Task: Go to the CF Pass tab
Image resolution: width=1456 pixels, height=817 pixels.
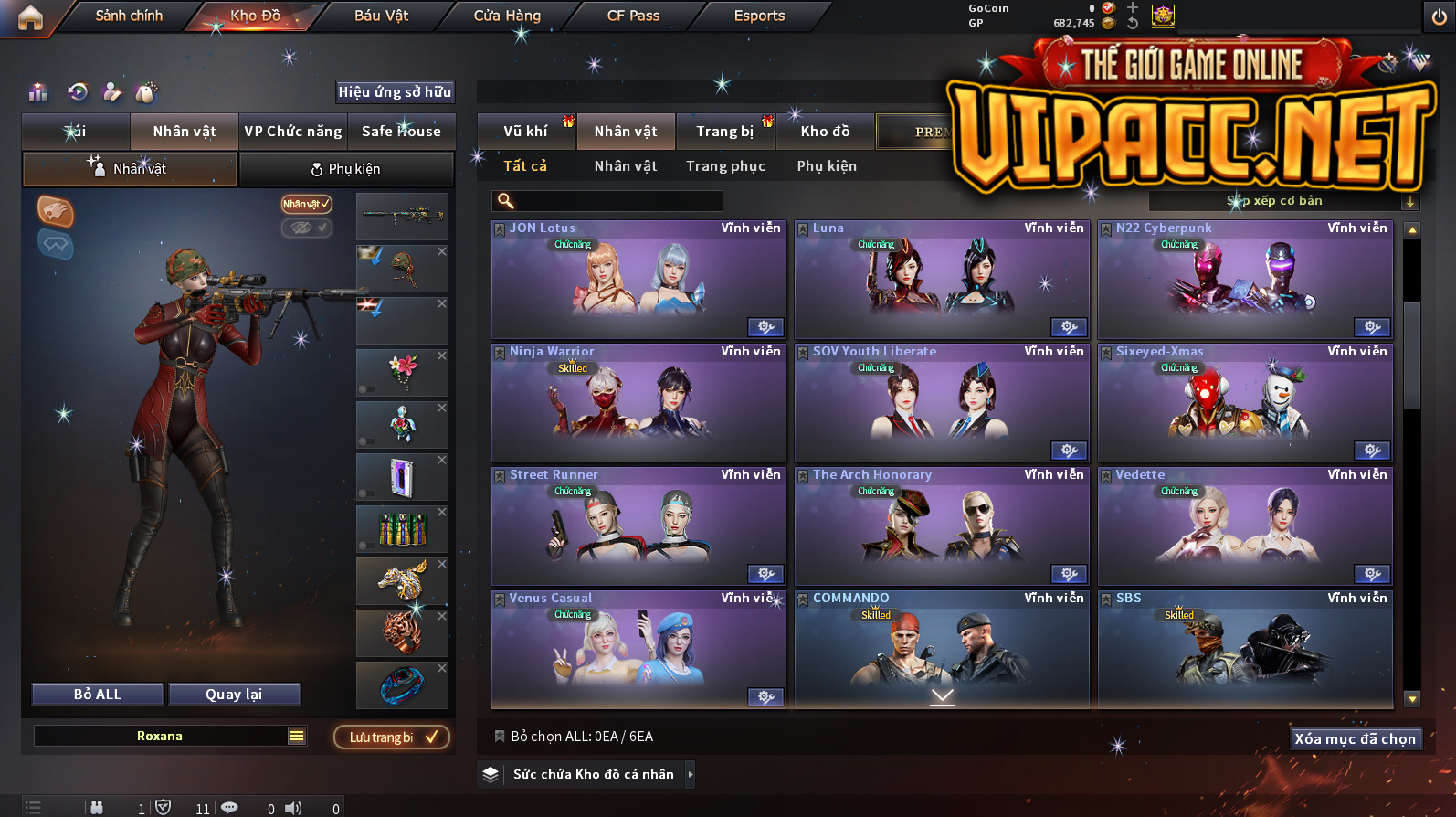Action: click(x=633, y=16)
